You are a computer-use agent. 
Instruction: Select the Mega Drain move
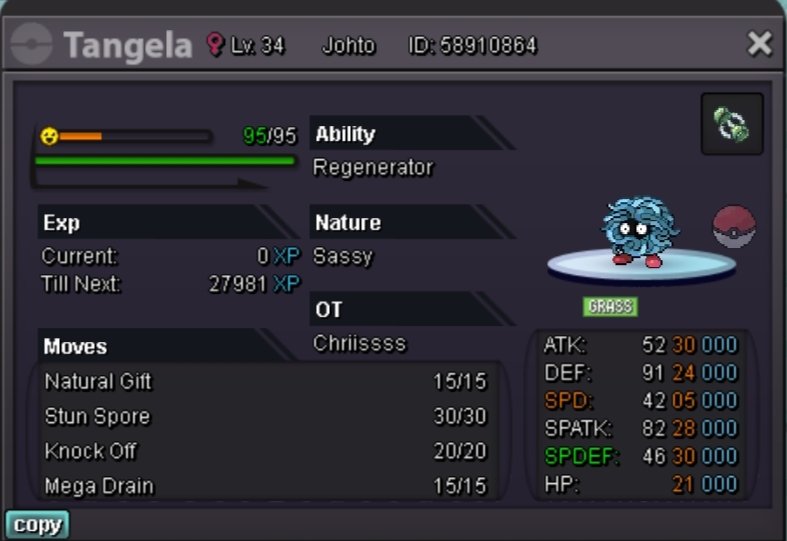click(265, 486)
